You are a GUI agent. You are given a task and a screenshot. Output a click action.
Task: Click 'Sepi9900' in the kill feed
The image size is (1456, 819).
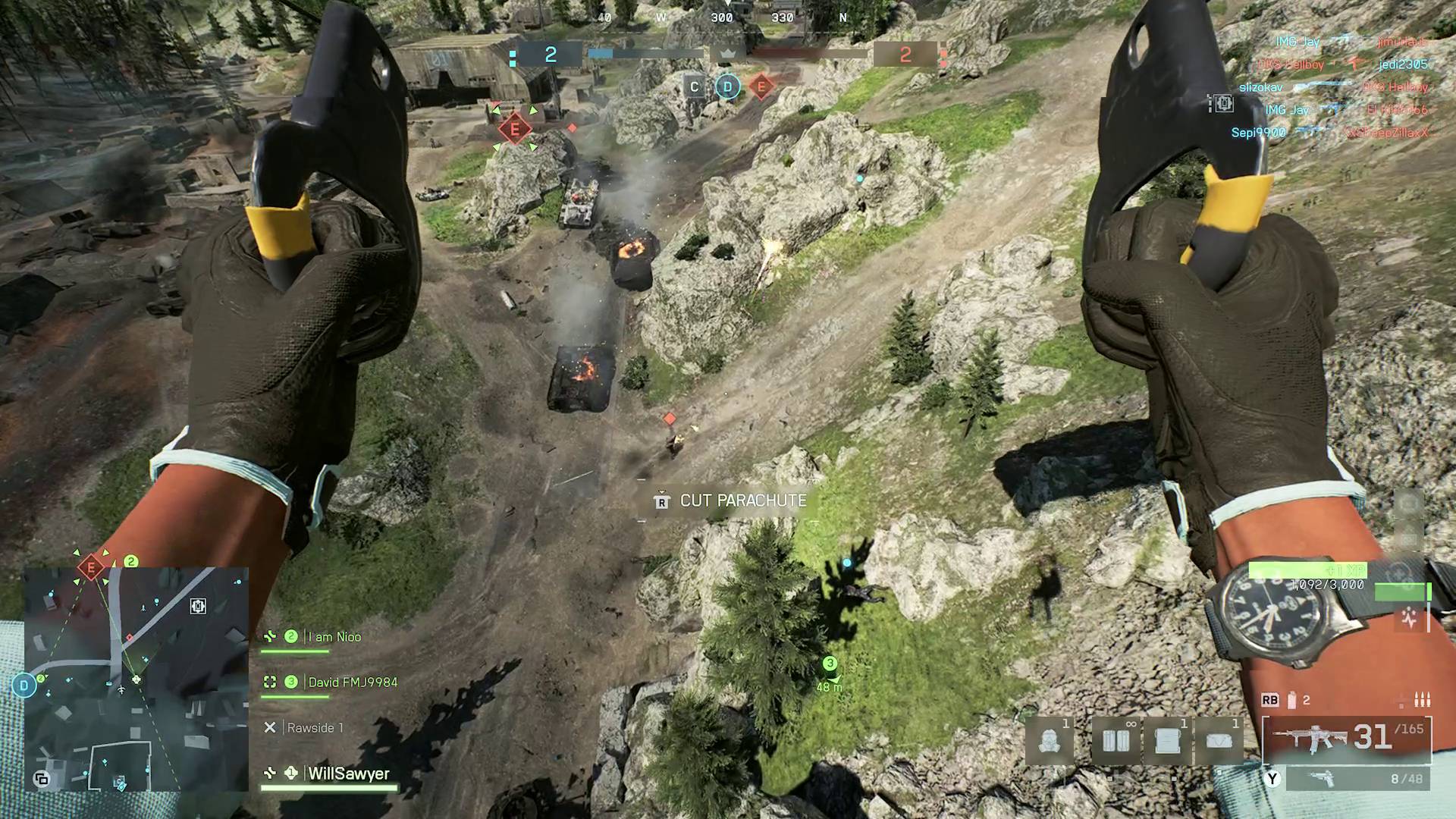(x=1257, y=133)
